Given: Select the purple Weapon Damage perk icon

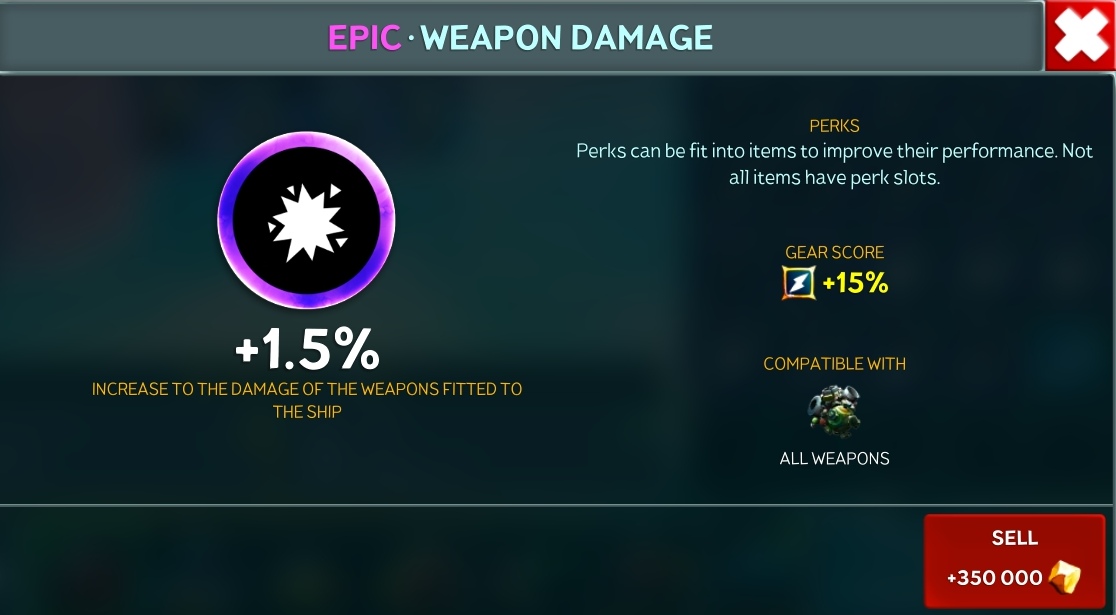Looking at the screenshot, I should (306, 221).
